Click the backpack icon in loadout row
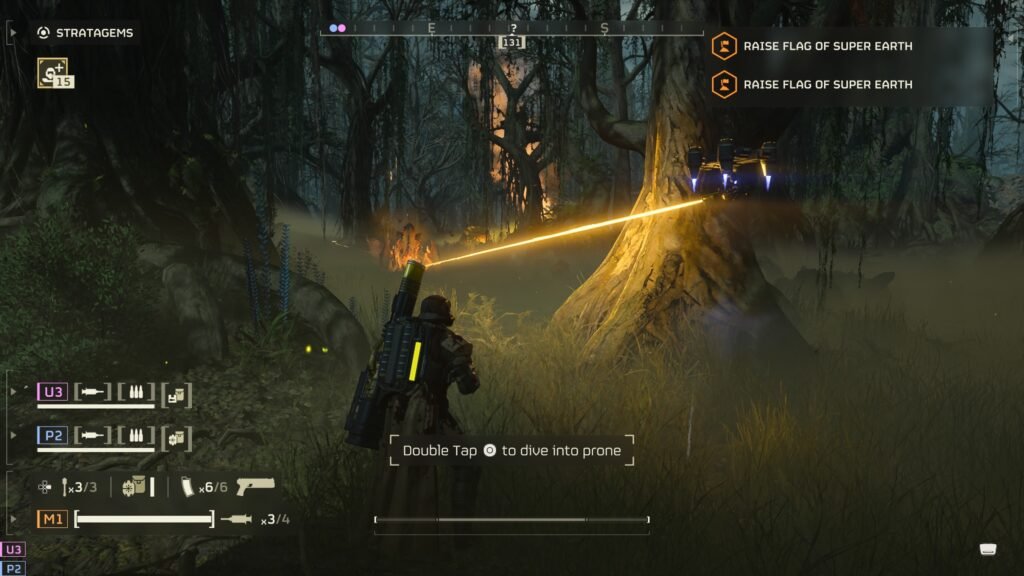1024x576 pixels. (134, 487)
